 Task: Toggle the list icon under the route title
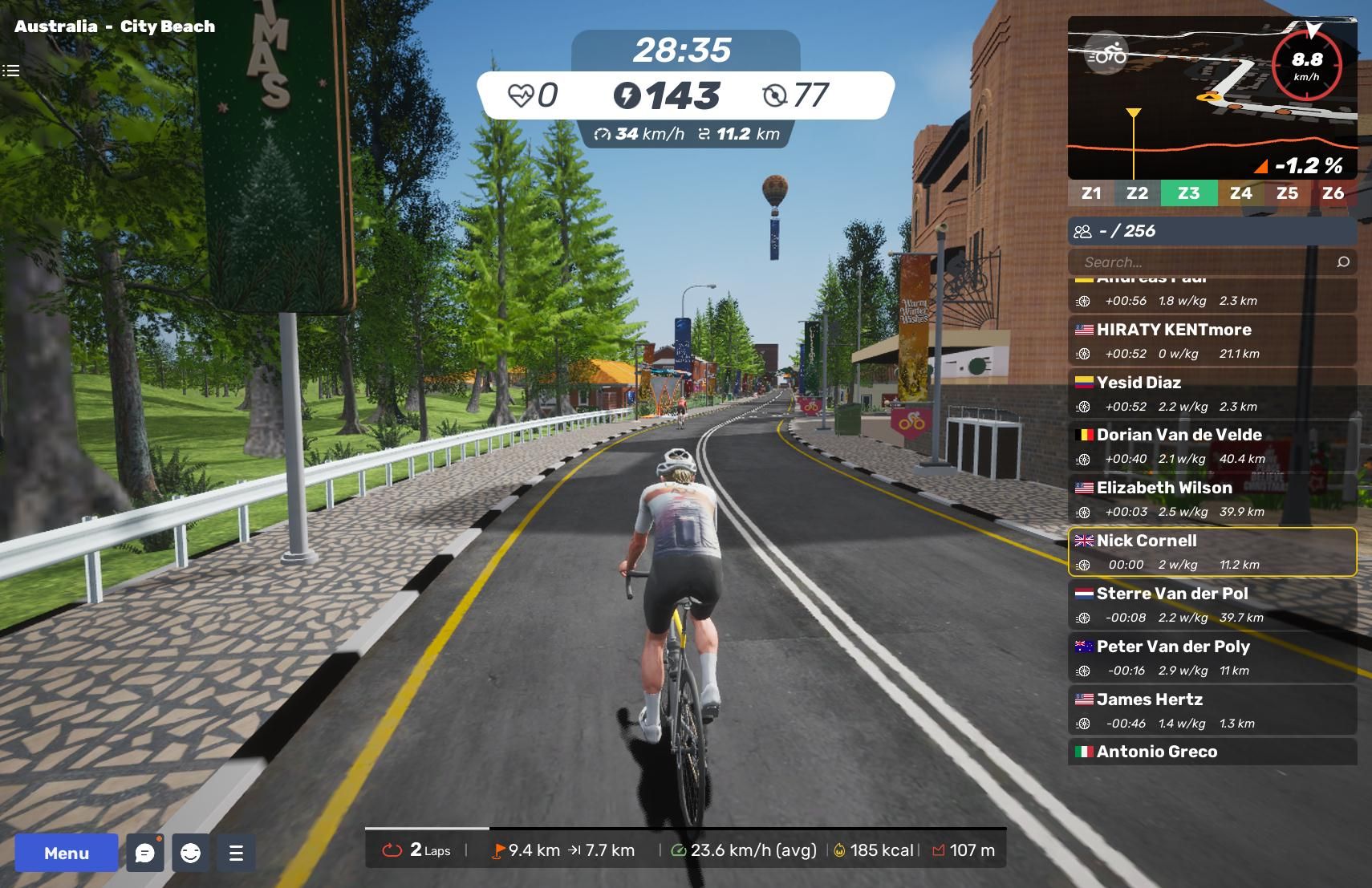[x=10, y=71]
